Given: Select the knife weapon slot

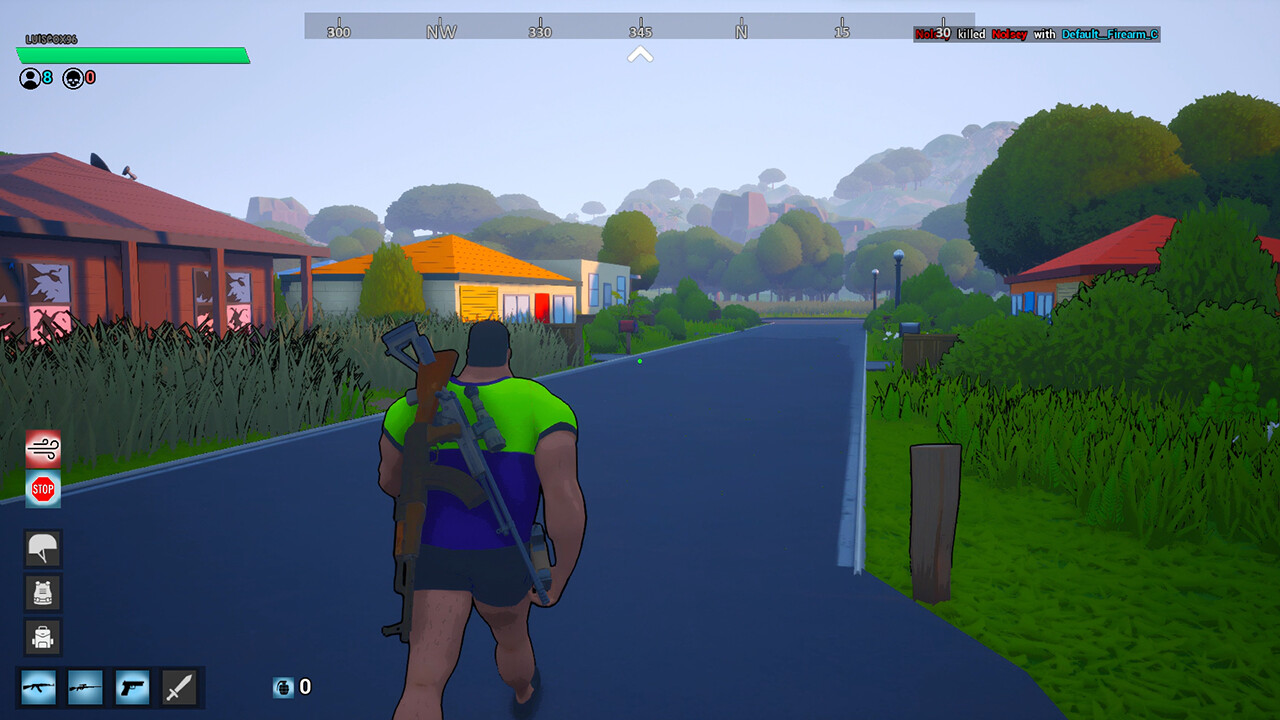Looking at the screenshot, I should pyautogui.click(x=181, y=687).
